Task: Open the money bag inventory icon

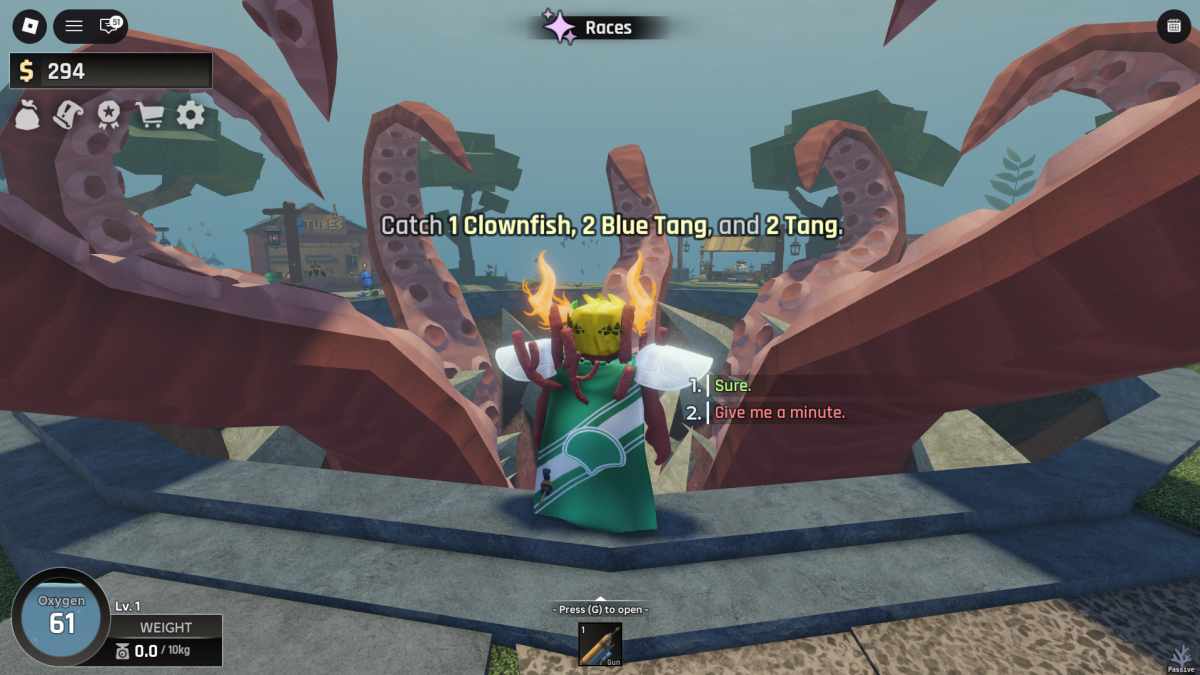Action: (28, 115)
